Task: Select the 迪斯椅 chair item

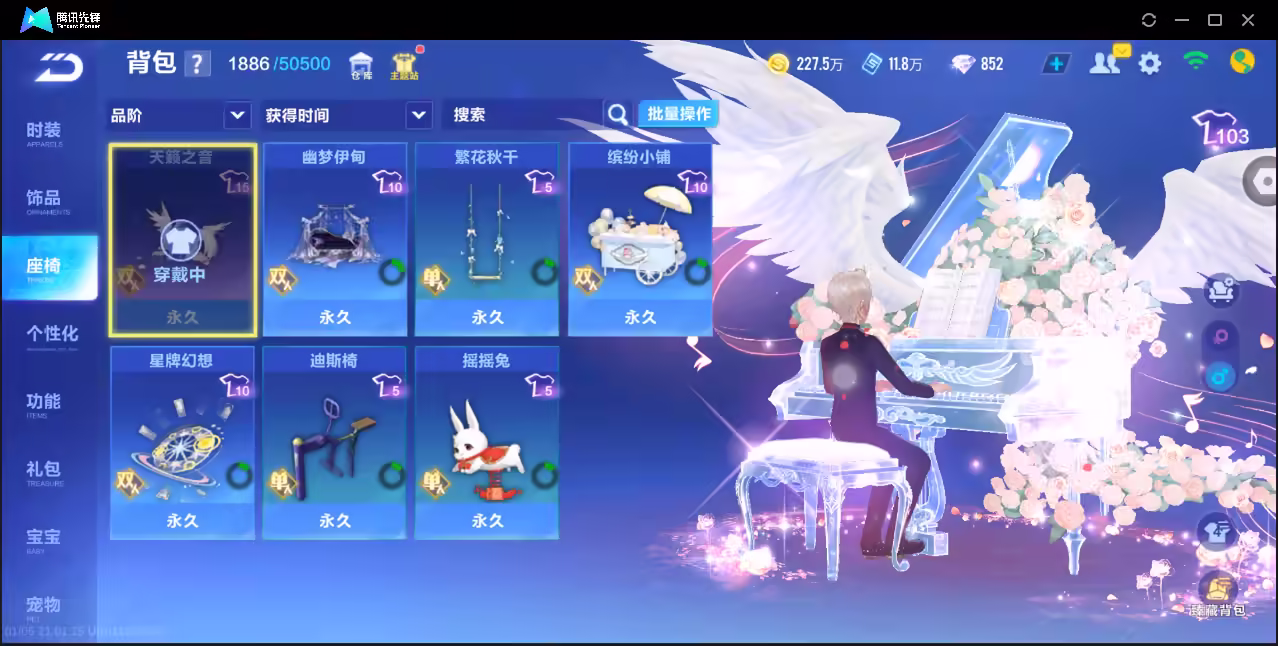Action: [x=334, y=442]
